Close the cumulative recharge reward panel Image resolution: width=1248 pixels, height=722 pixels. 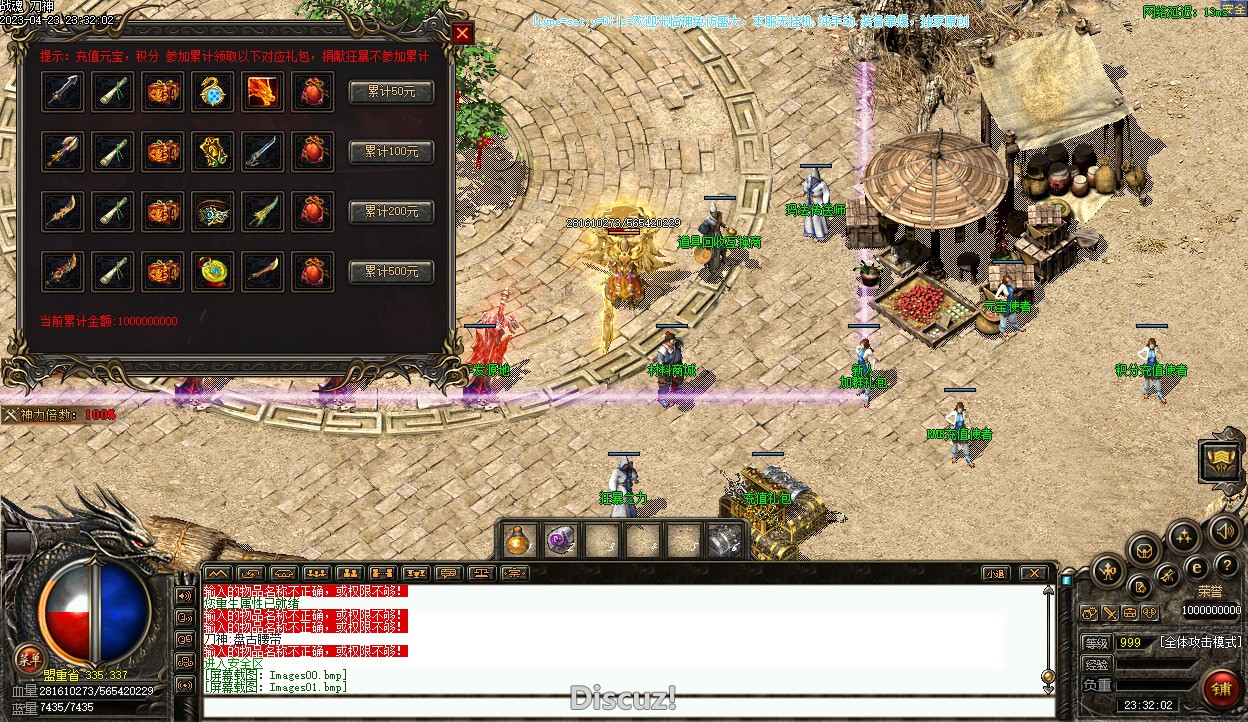tap(462, 33)
